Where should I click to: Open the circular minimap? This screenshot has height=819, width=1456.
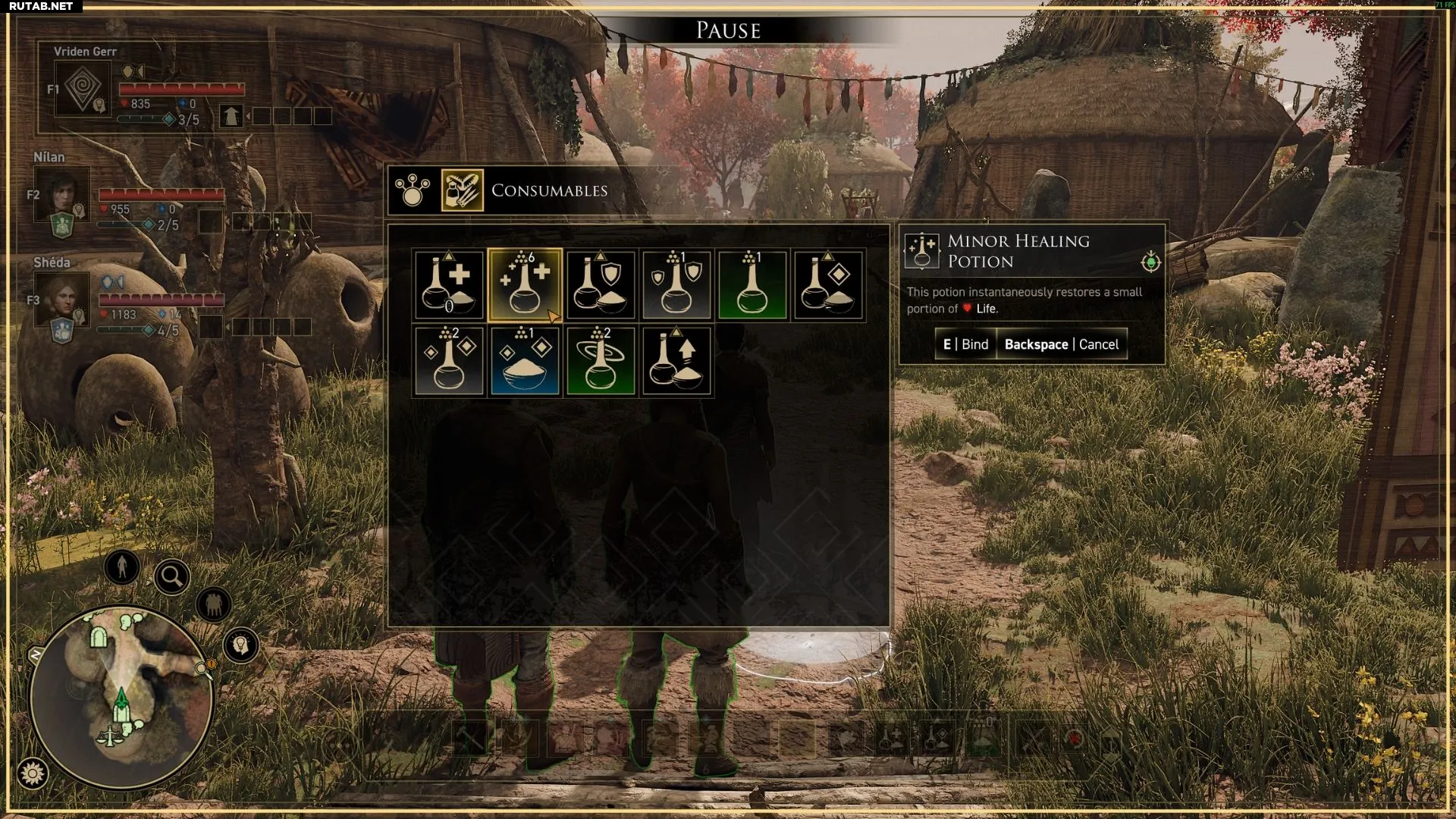pos(121,695)
